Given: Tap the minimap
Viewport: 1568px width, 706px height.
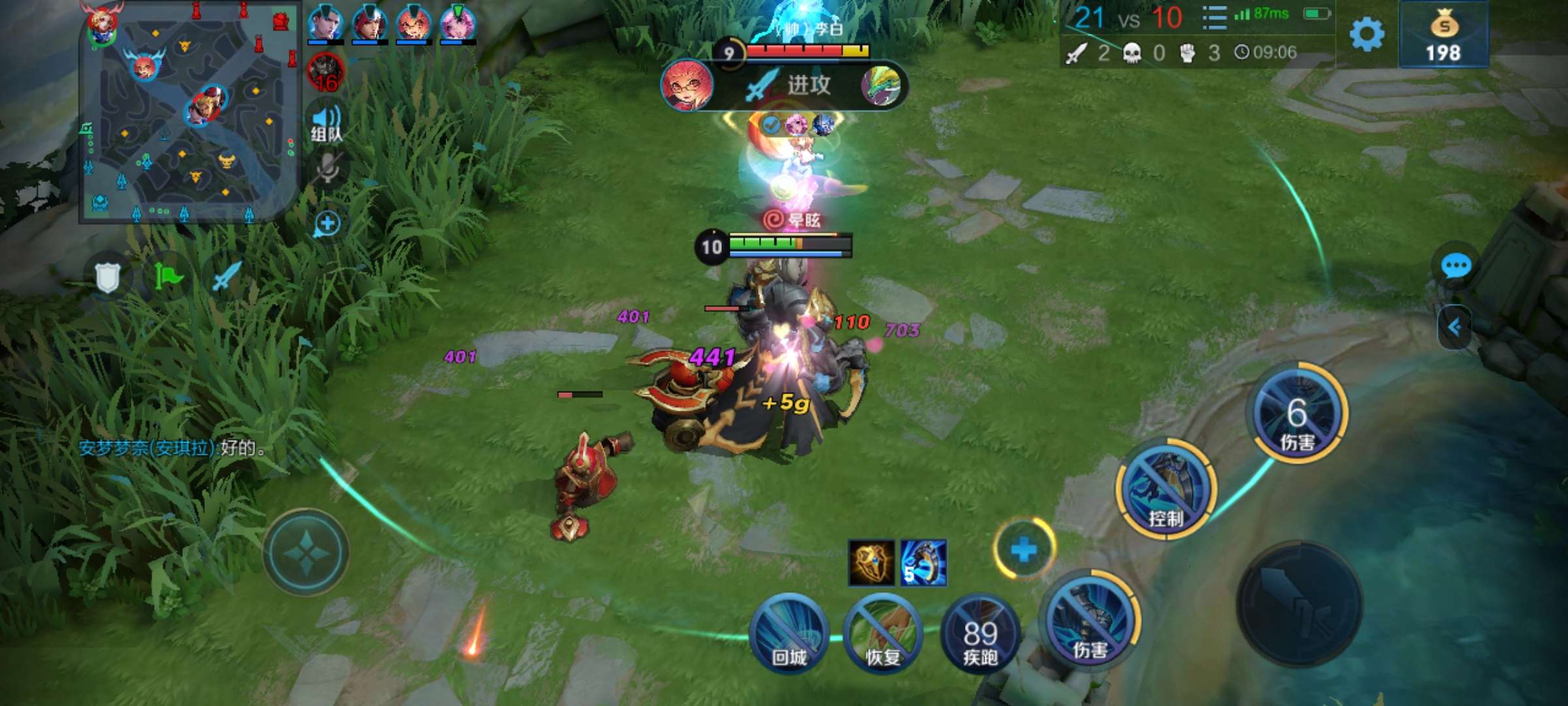Looking at the screenshot, I should (x=188, y=115).
